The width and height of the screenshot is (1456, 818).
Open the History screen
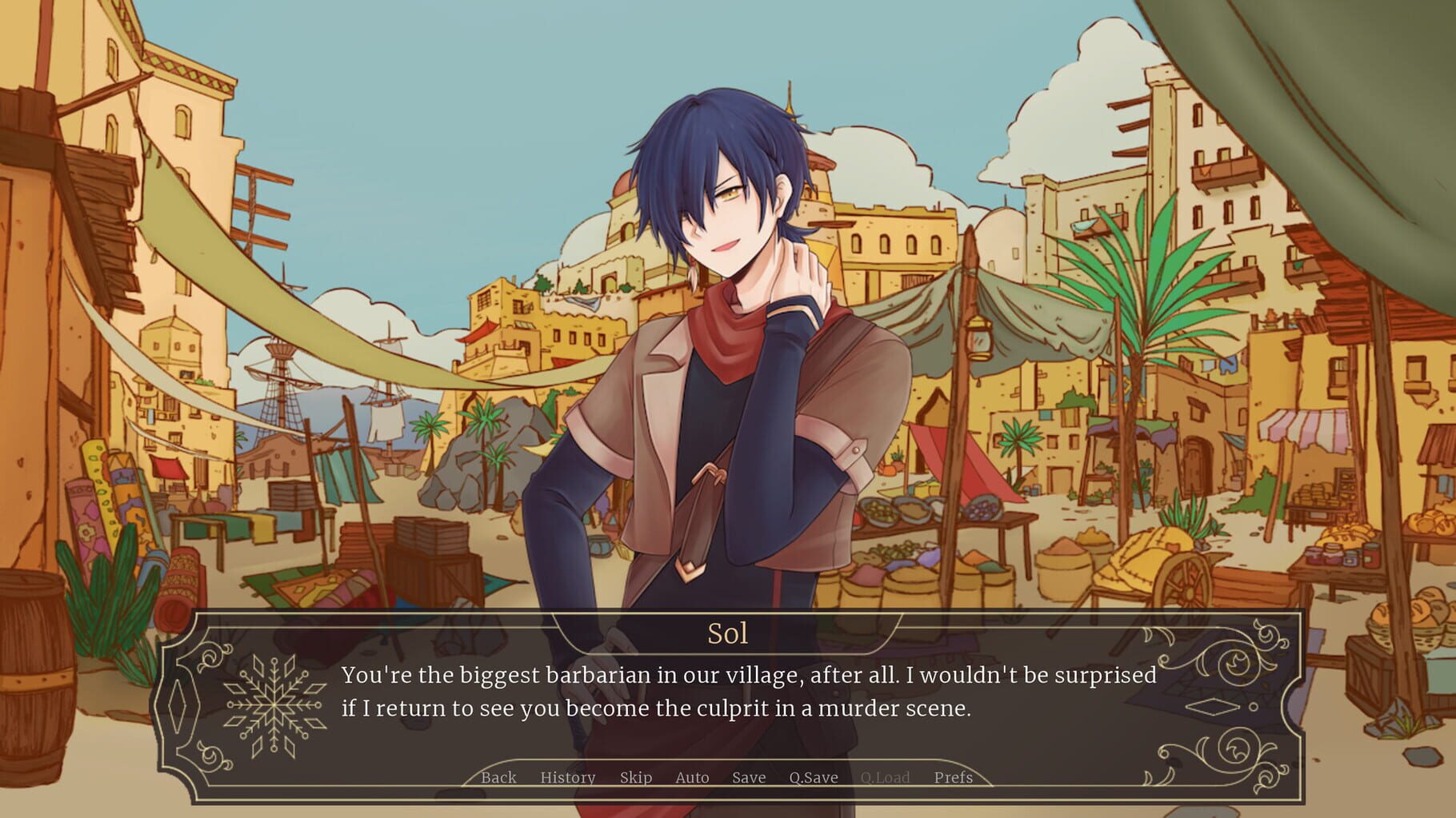pyautogui.click(x=568, y=777)
